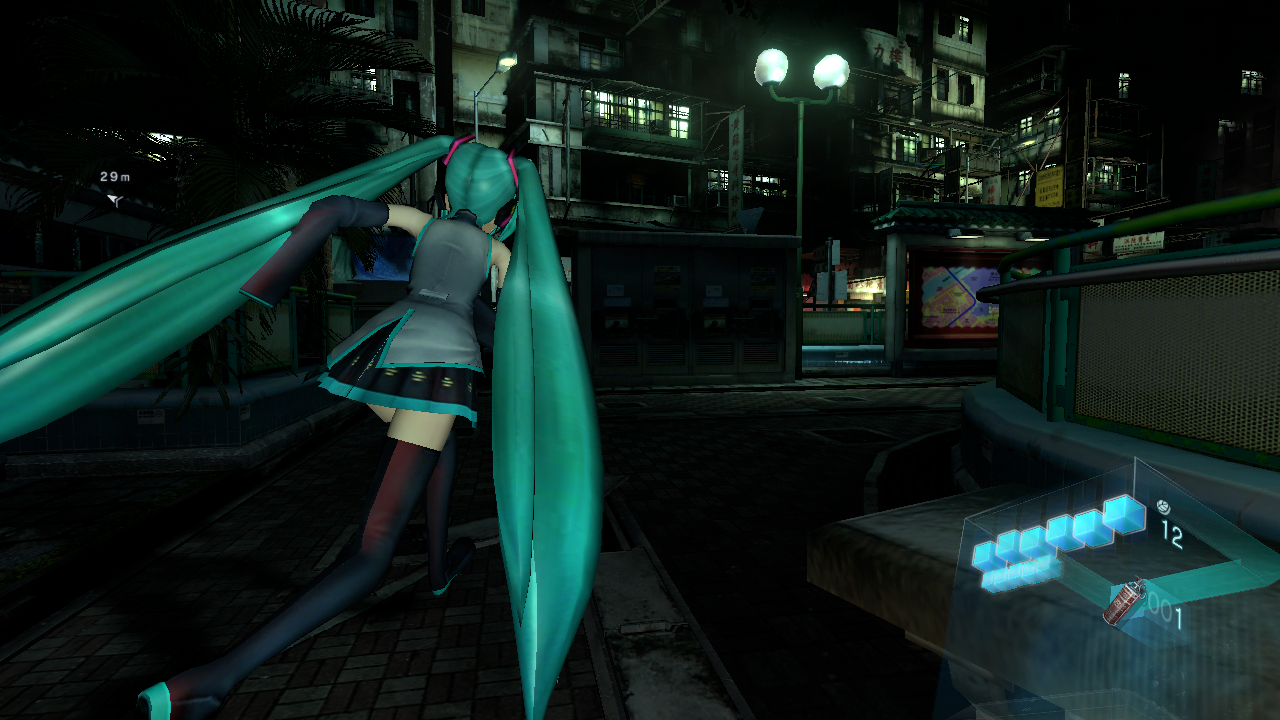Select the tallest blue cube in the stack

tap(1125, 516)
